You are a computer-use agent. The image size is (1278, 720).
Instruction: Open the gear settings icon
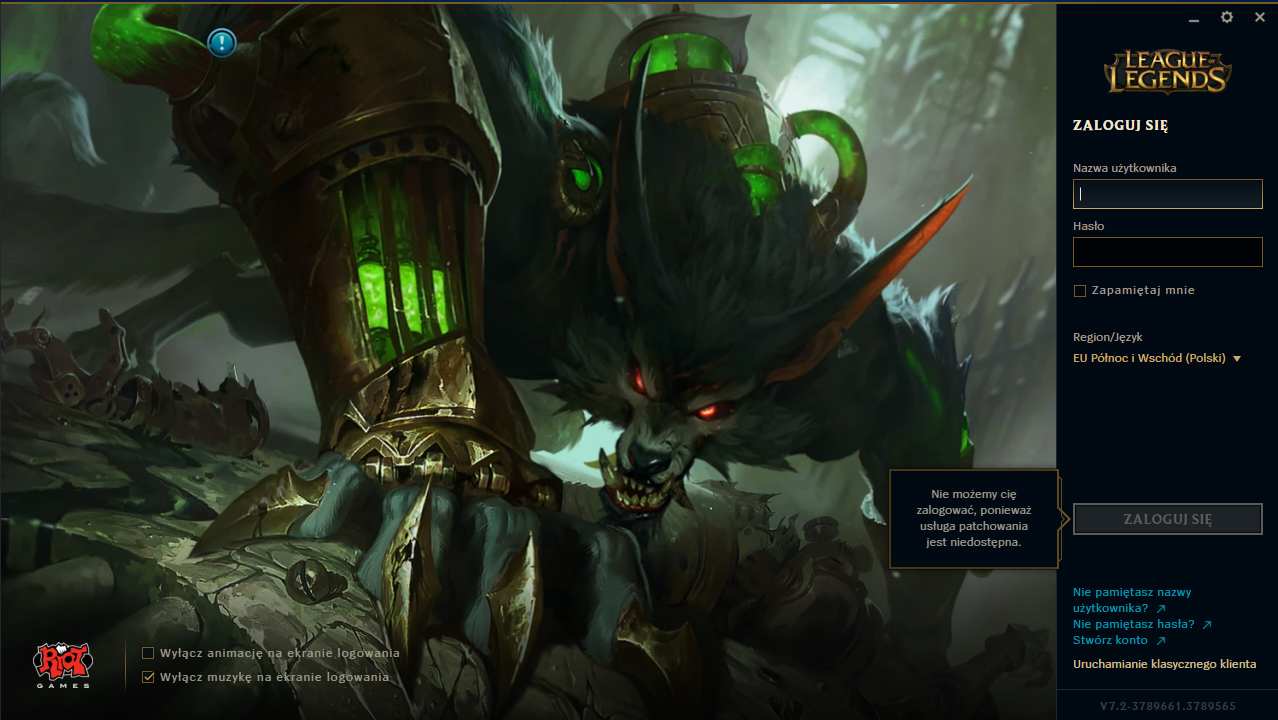click(1227, 17)
